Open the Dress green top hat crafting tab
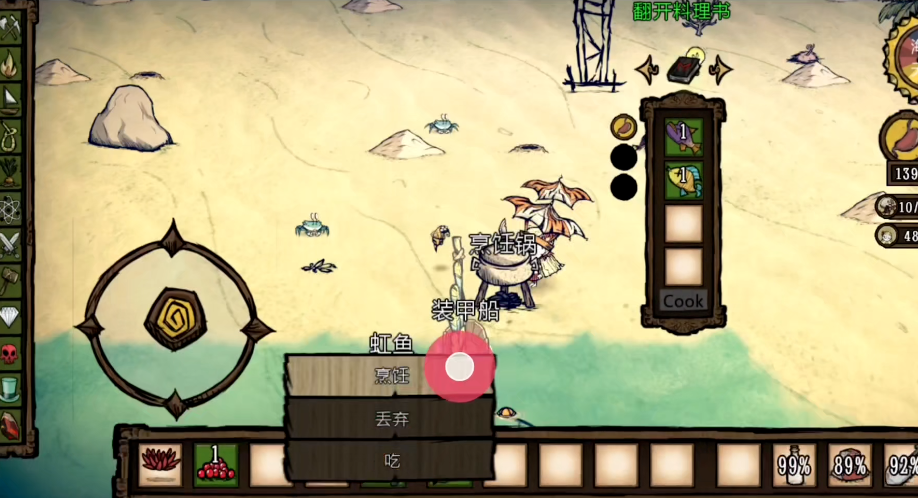The width and height of the screenshot is (918, 498). pos(10,387)
